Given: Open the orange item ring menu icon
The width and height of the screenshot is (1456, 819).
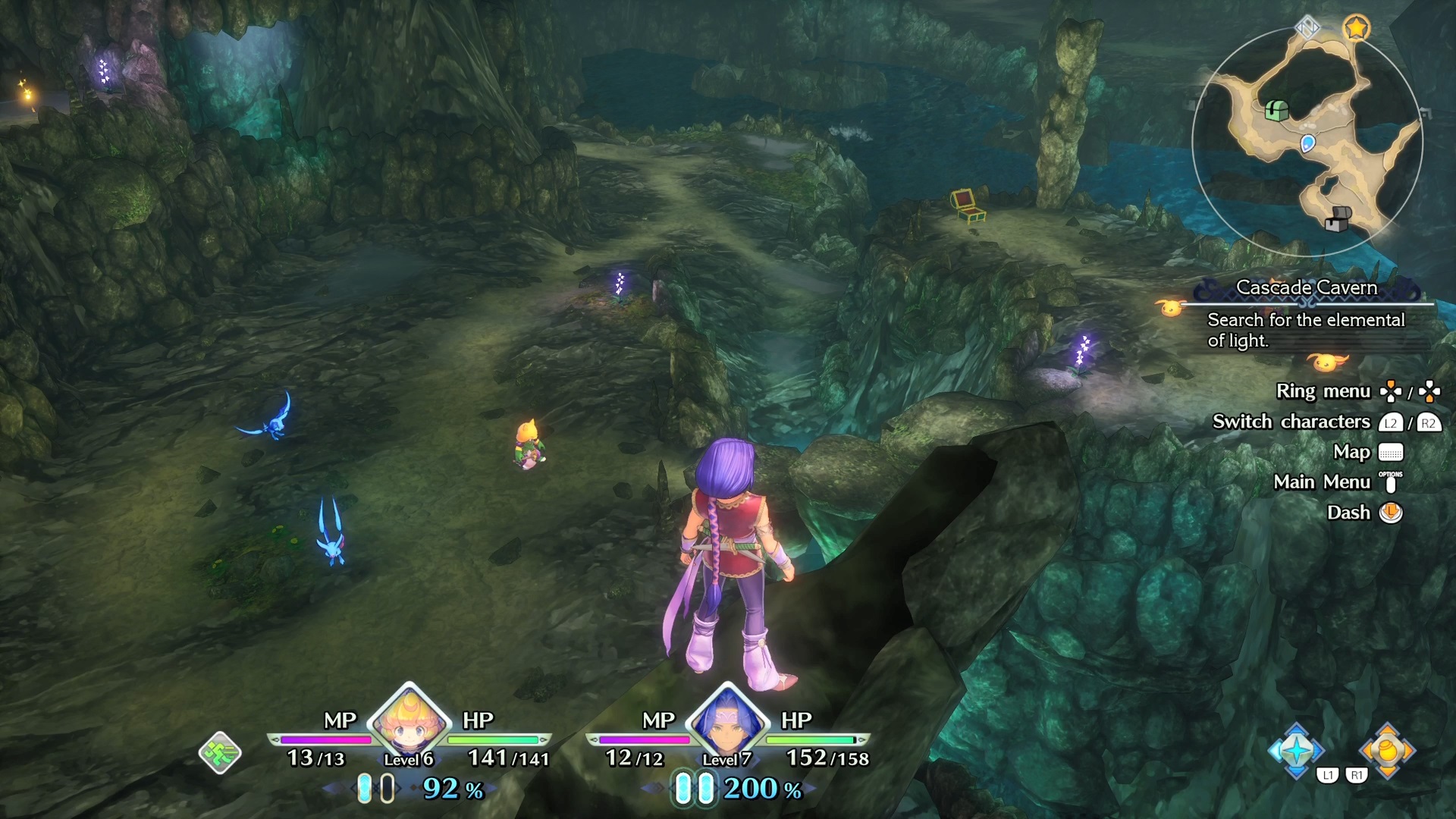Looking at the screenshot, I should [1387, 751].
